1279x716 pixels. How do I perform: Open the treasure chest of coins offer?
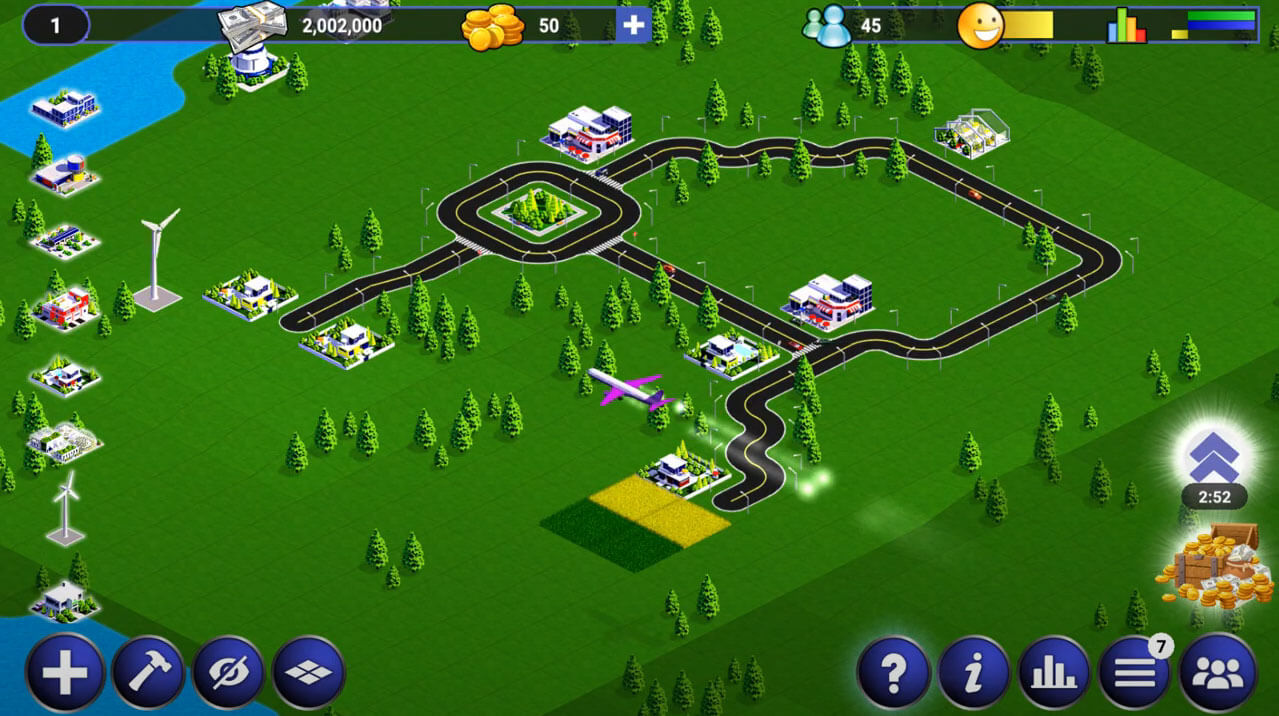[1213, 568]
